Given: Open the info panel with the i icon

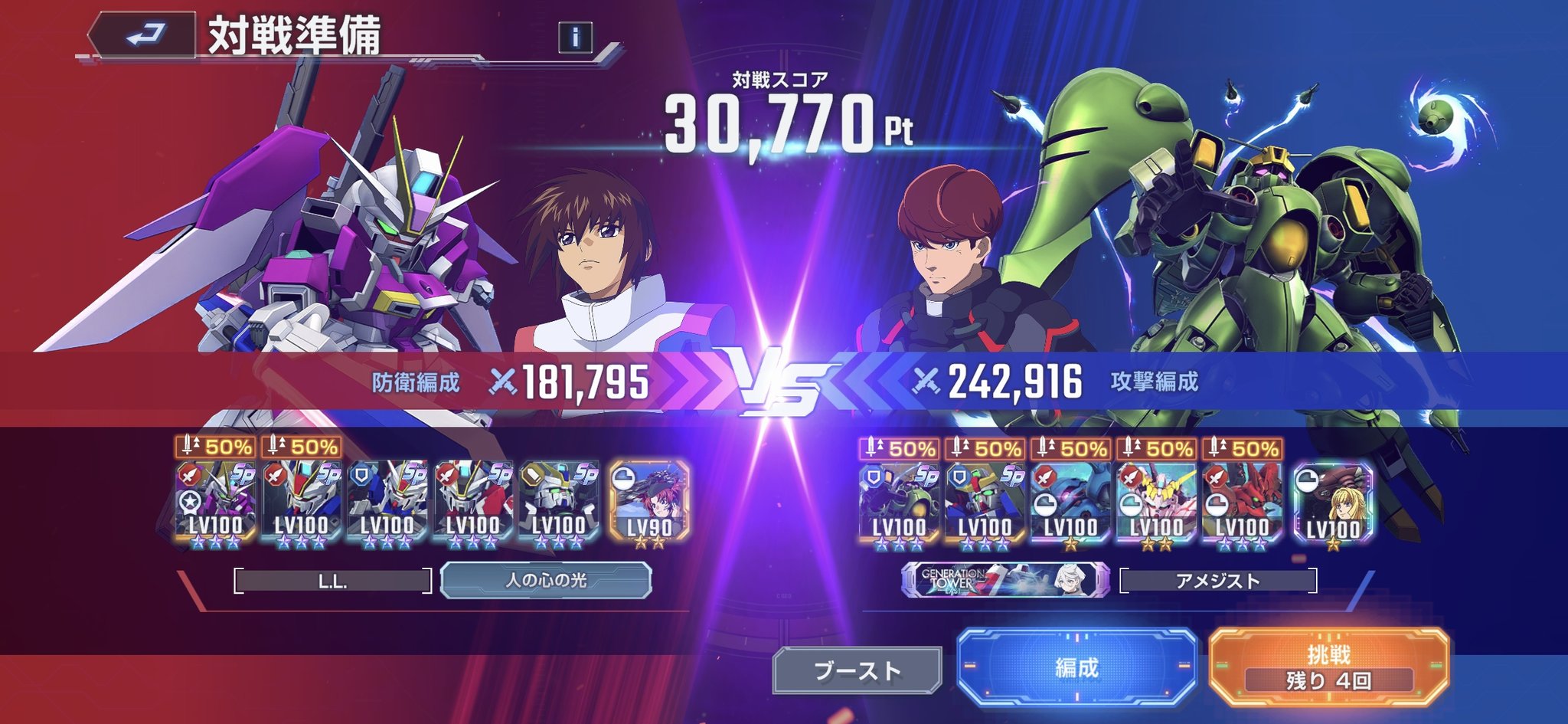Looking at the screenshot, I should (x=575, y=36).
